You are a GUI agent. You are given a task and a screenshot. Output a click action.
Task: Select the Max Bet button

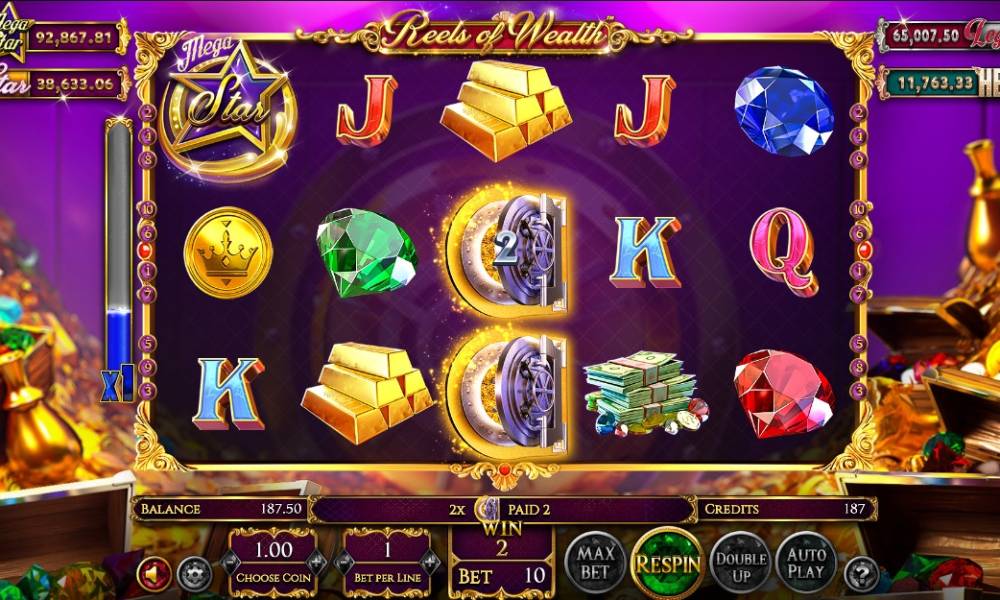(595, 562)
